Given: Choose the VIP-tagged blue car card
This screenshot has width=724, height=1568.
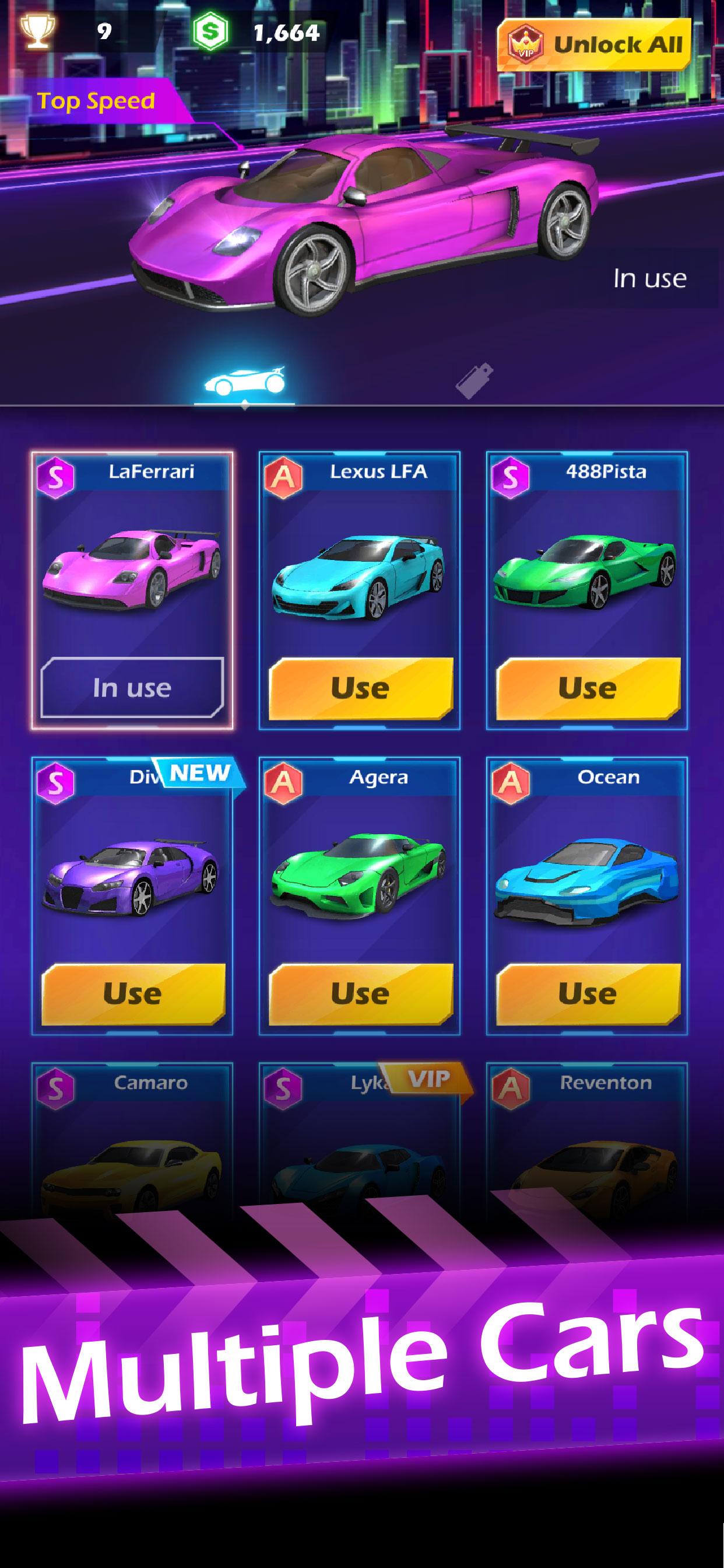Looking at the screenshot, I should tap(360, 1144).
